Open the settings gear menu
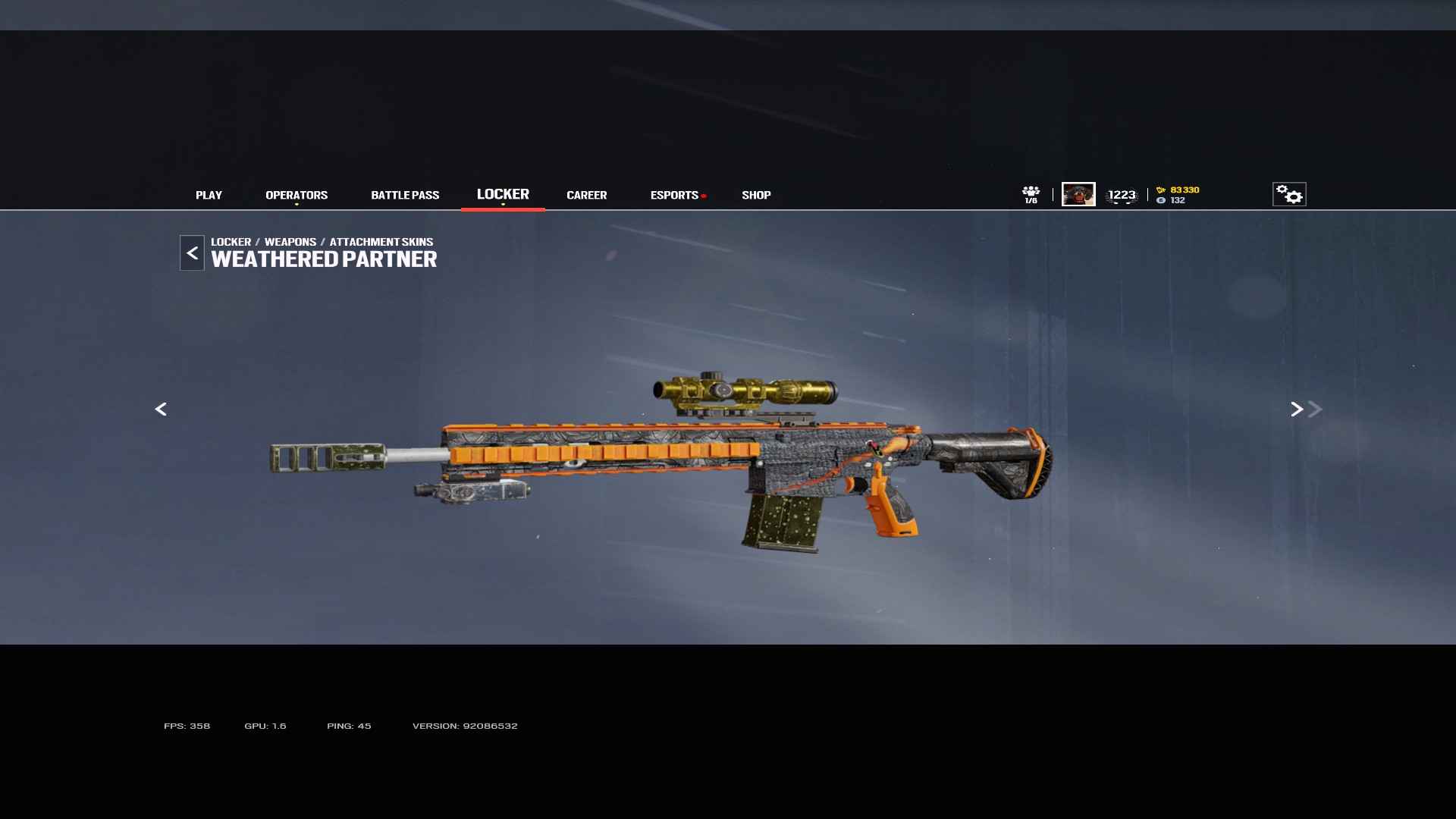This screenshot has height=819, width=1456. click(x=1289, y=194)
